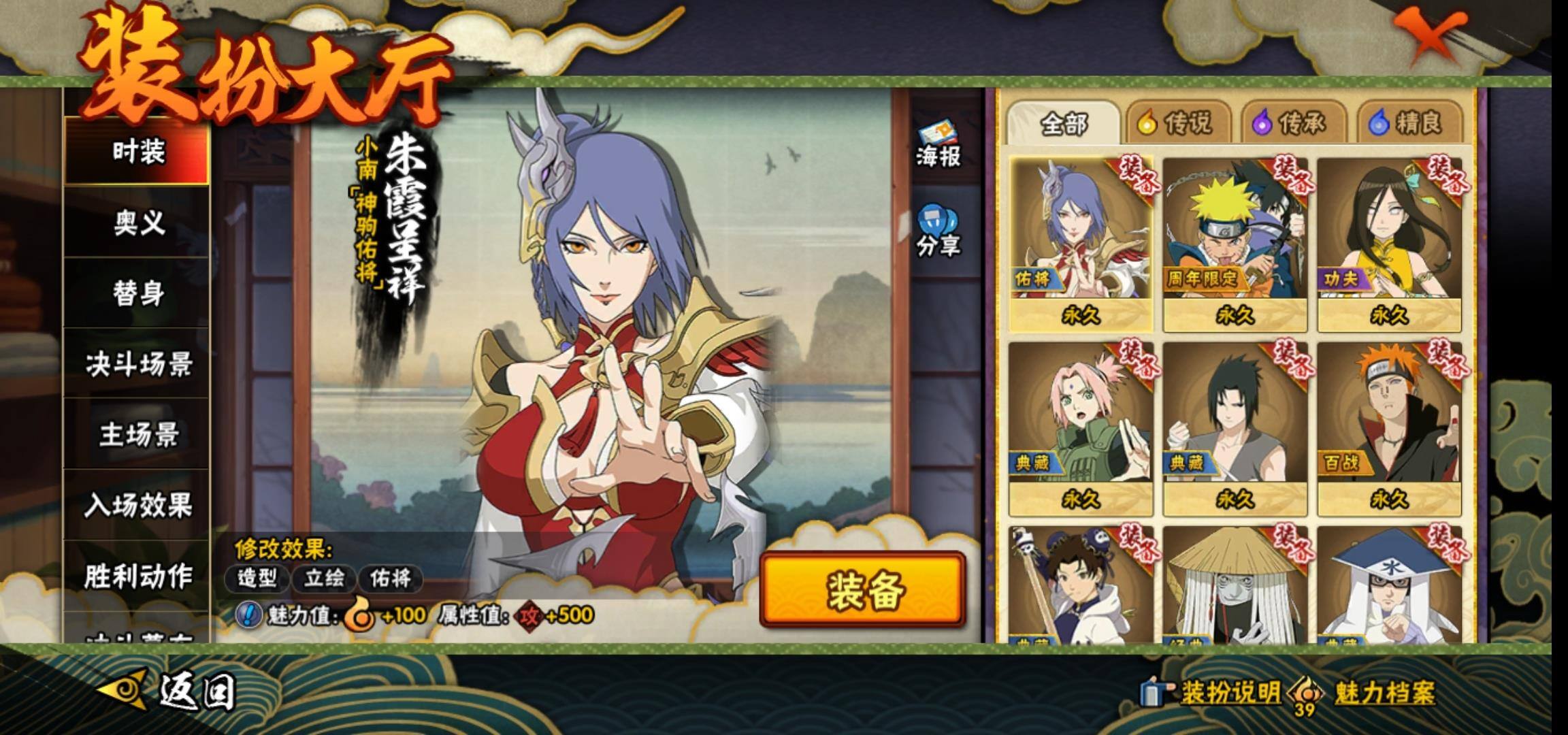Open the 决斗场景 category
Image resolution: width=1568 pixels, height=735 pixels.
pos(138,364)
